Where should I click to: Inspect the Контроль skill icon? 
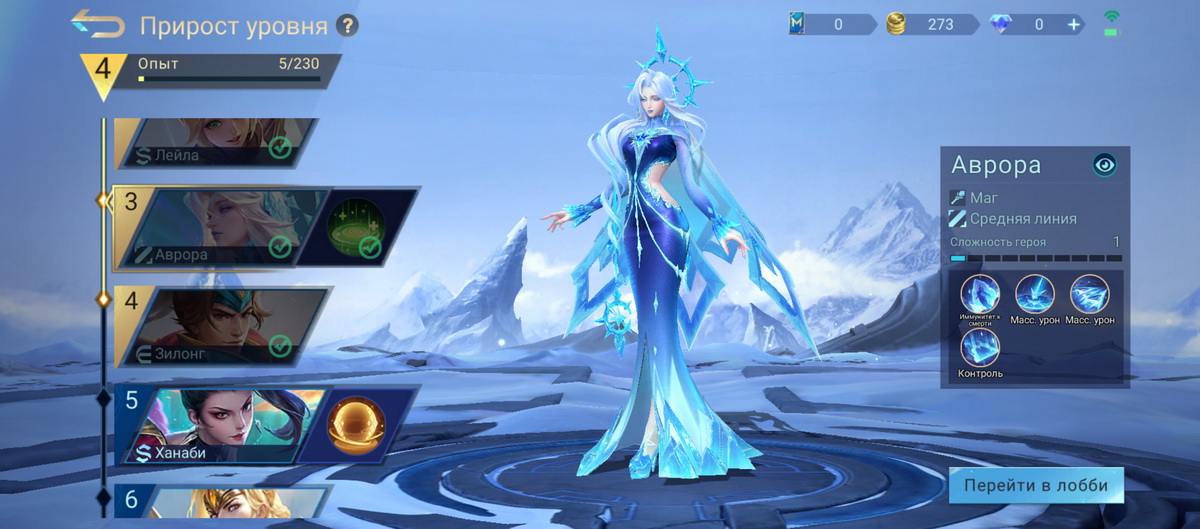pos(980,350)
